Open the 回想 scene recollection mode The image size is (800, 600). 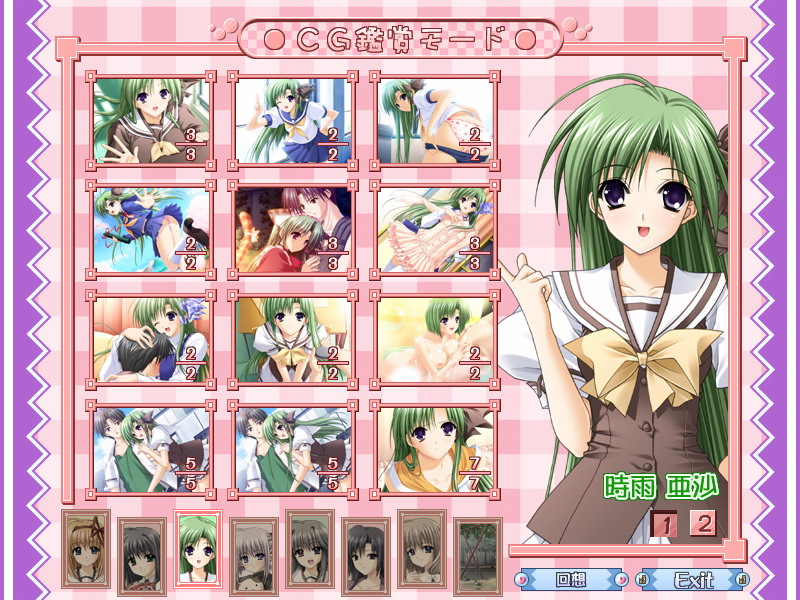pos(570,579)
